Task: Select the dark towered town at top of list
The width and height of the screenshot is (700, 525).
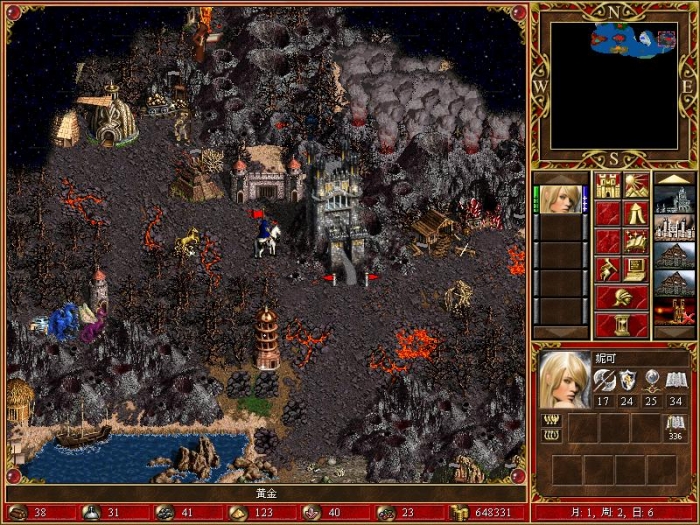Action: pyautogui.click(x=673, y=199)
